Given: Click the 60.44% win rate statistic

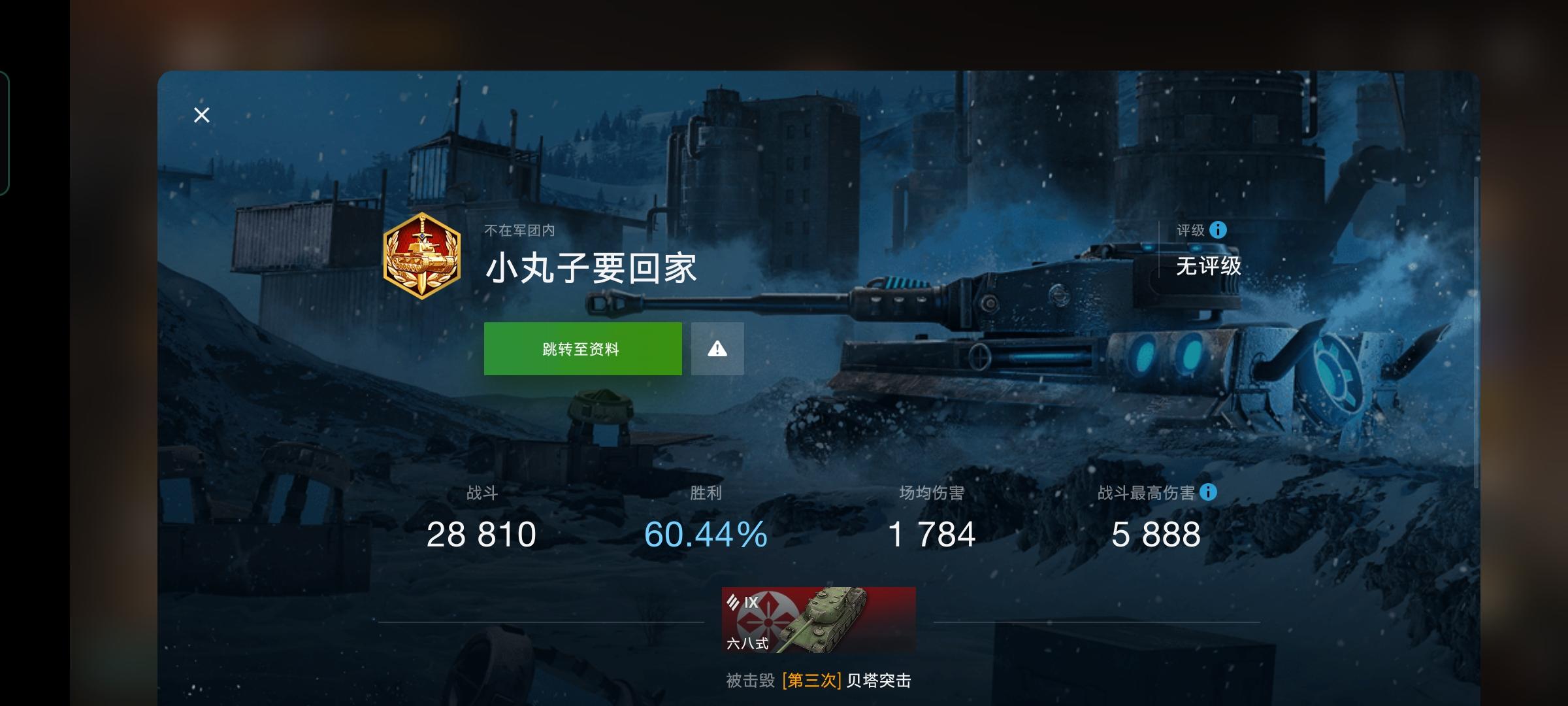Looking at the screenshot, I should (x=705, y=534).
